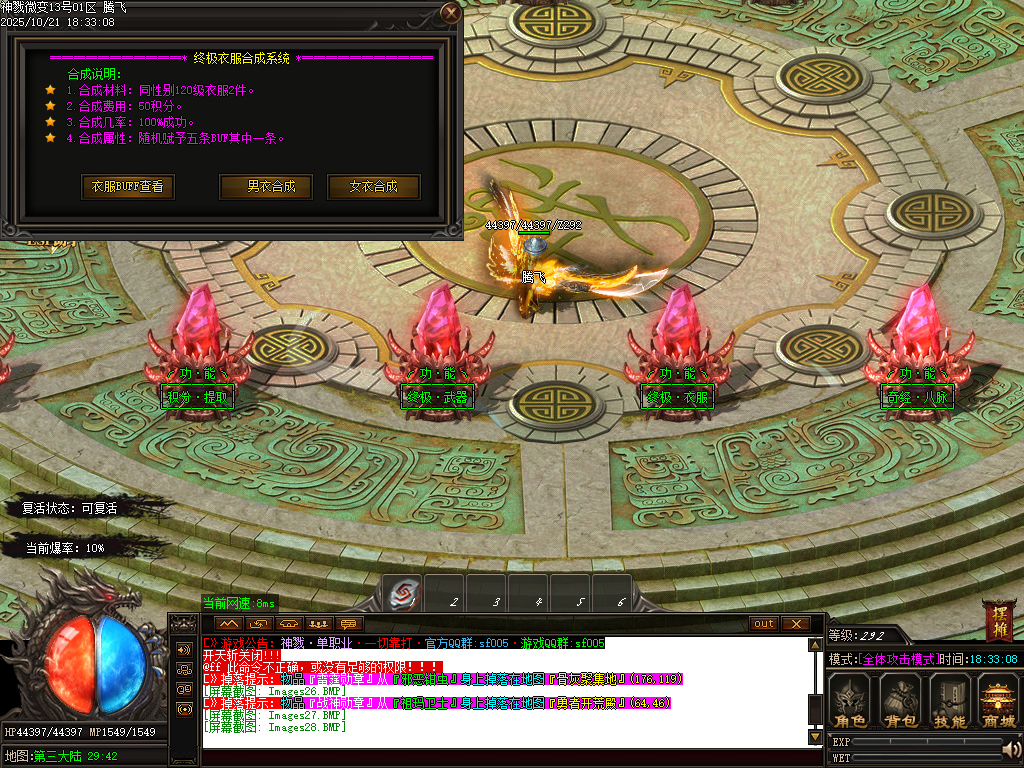1024x768 pixels.
Task: Choose 男衣合成 to synthesize male clothing
Action: (x=265, y=187)
